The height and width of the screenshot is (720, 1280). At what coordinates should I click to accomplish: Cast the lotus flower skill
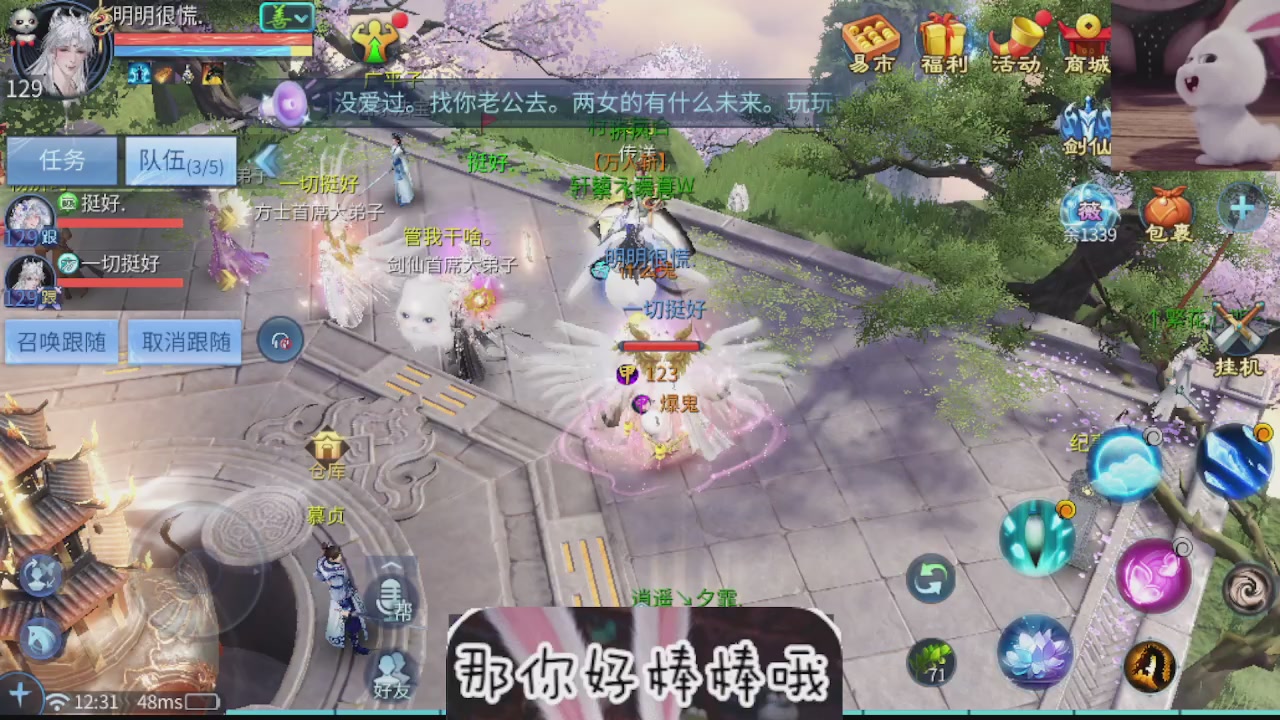(x=1035, y=652)
